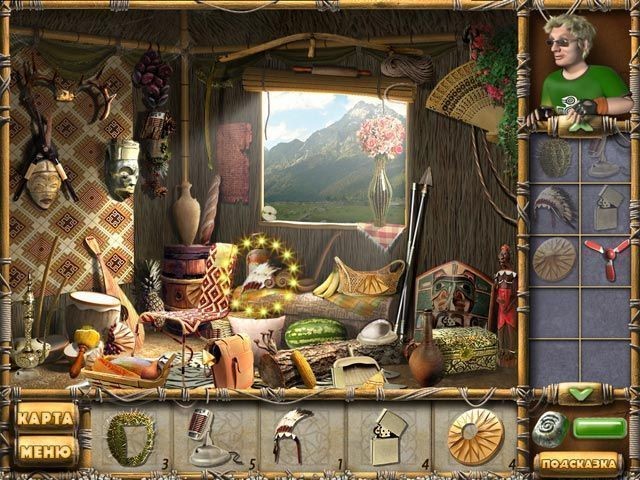The image size is (640, 480).
Task: Select the vintage microphone item numbered 5
Action: (208, 438)
